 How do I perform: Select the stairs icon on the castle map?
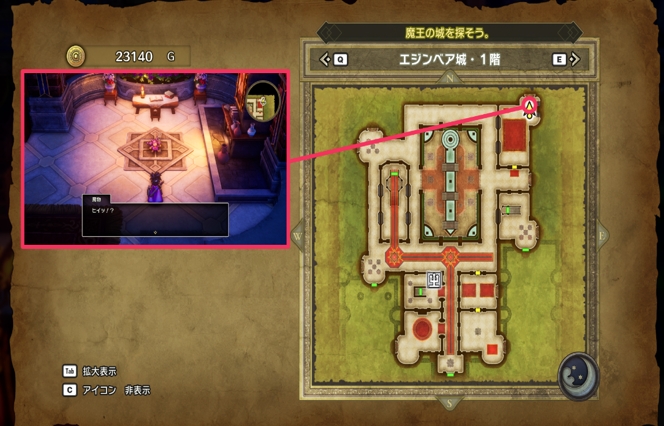pos(435,281)
